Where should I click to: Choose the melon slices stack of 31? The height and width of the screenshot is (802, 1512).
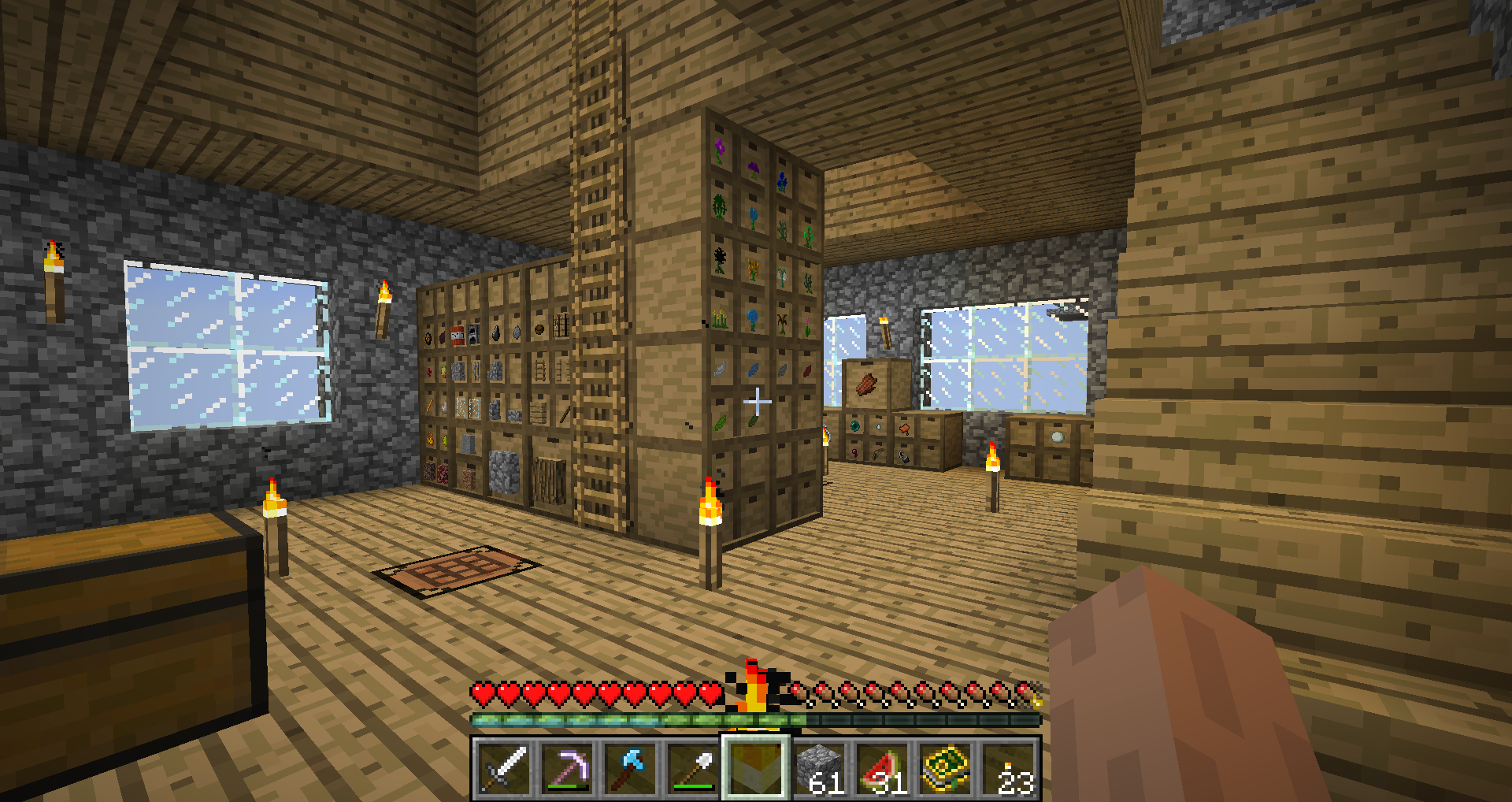click(882, 768)
